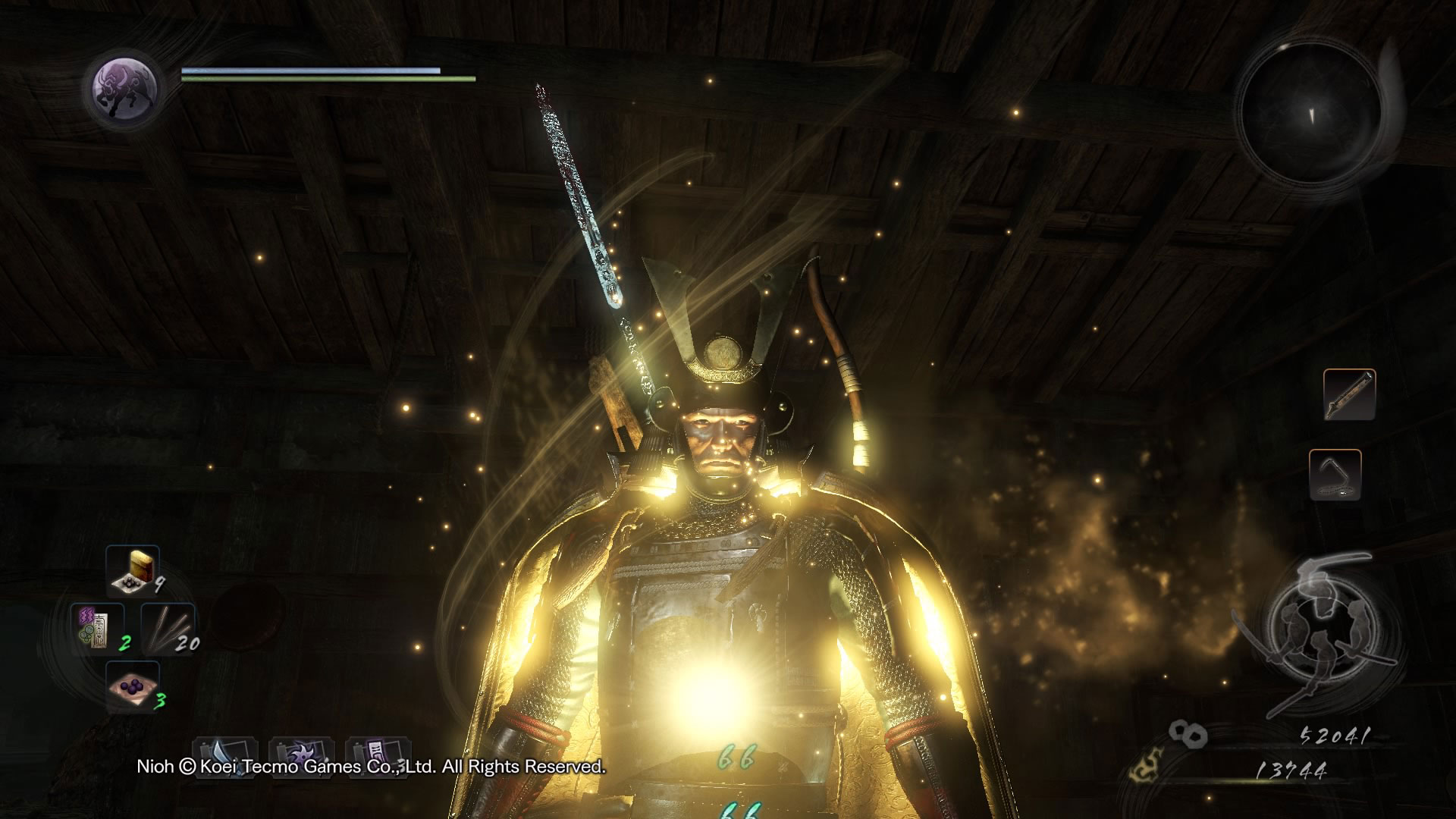Open the circular radar minimap

[1310, 112]
